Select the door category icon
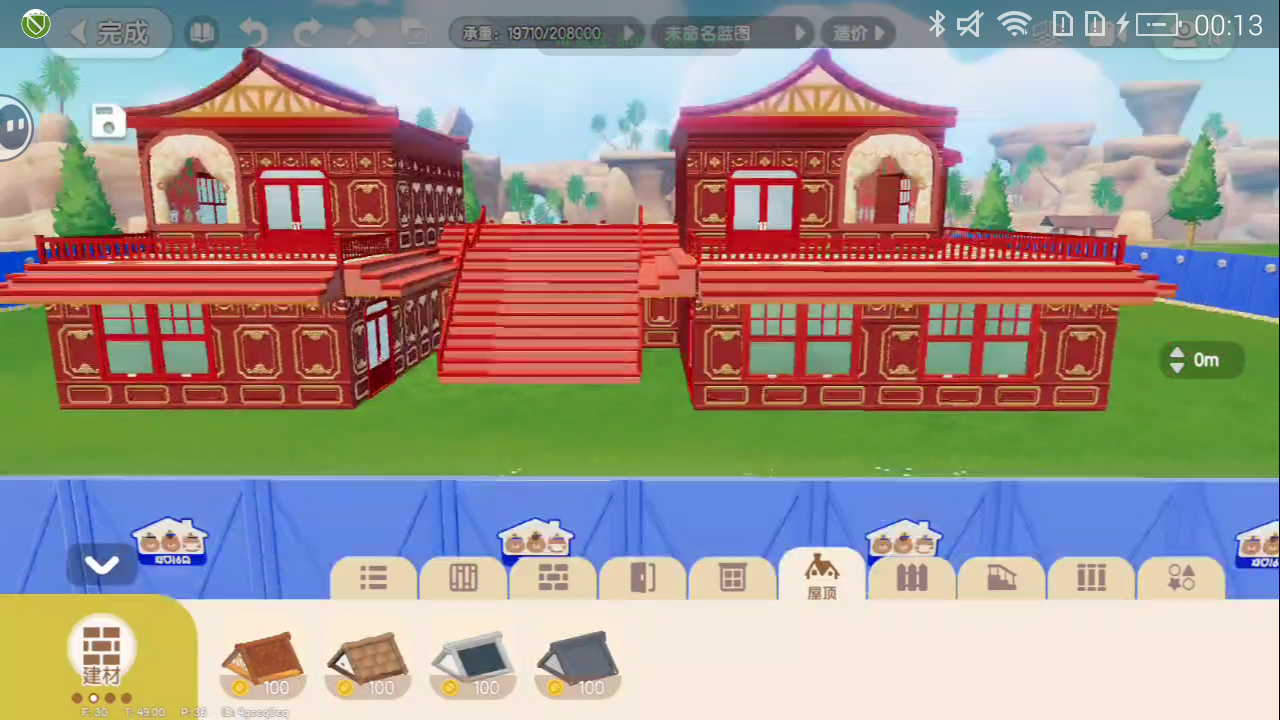1280x720 pixels. [x=642, y=577]
